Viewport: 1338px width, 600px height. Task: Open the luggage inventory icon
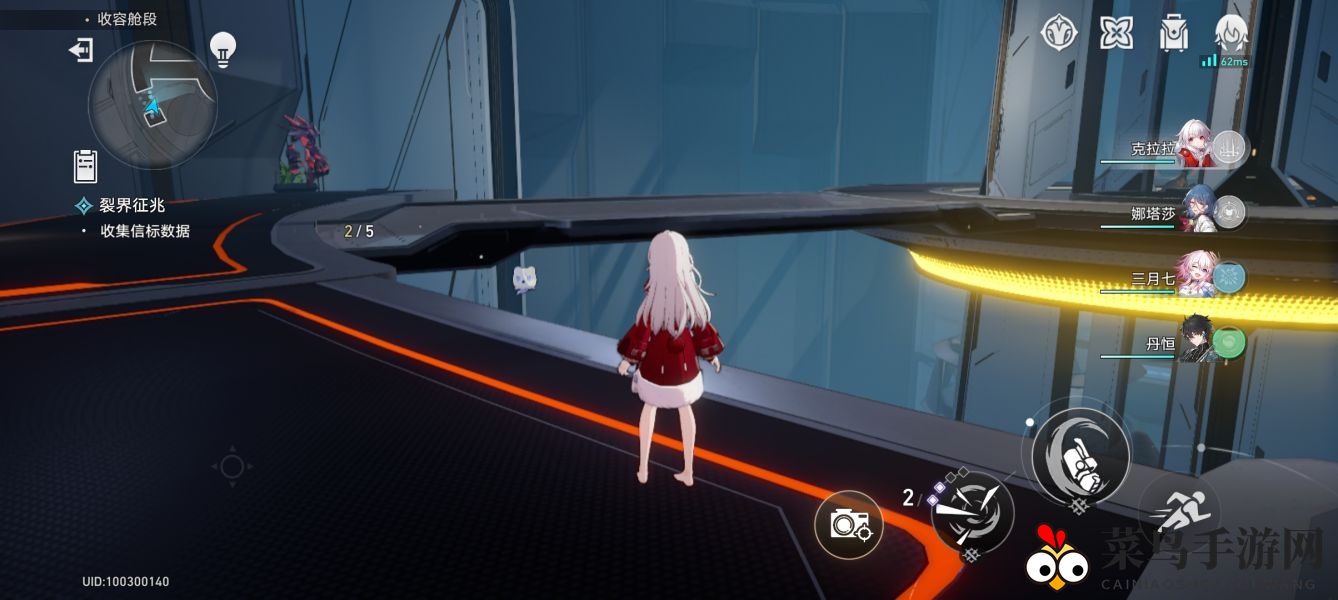point(1173,33)
